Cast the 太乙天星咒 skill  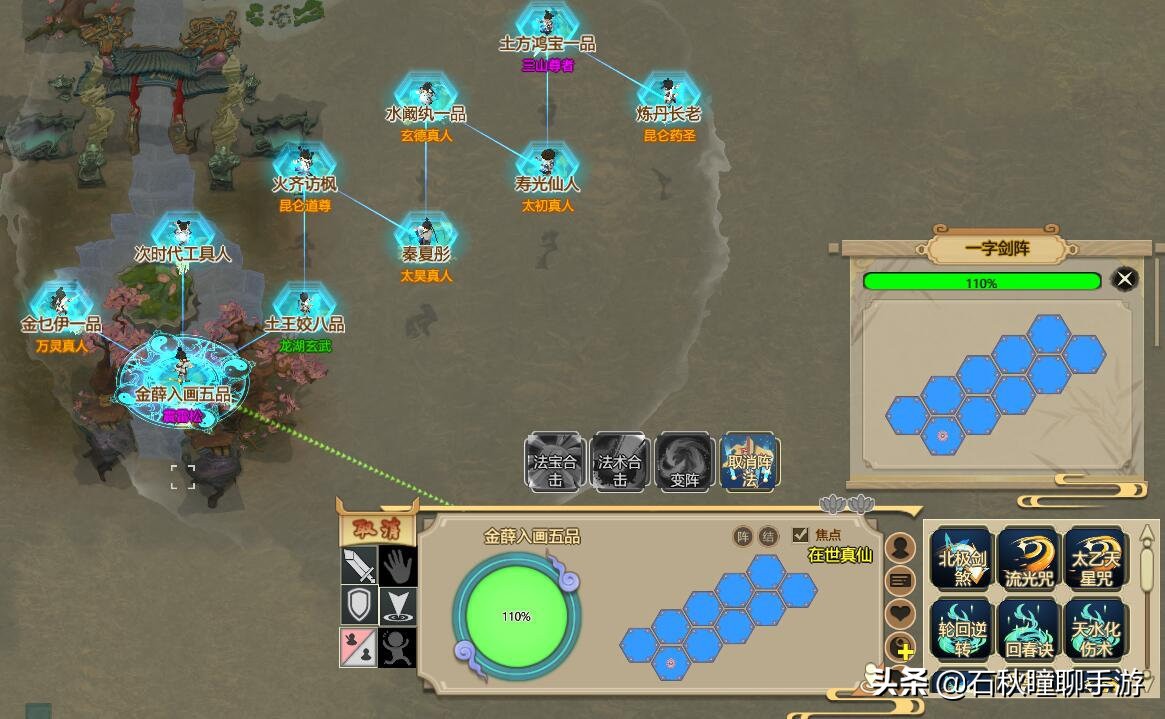(x=1094, y=558)
